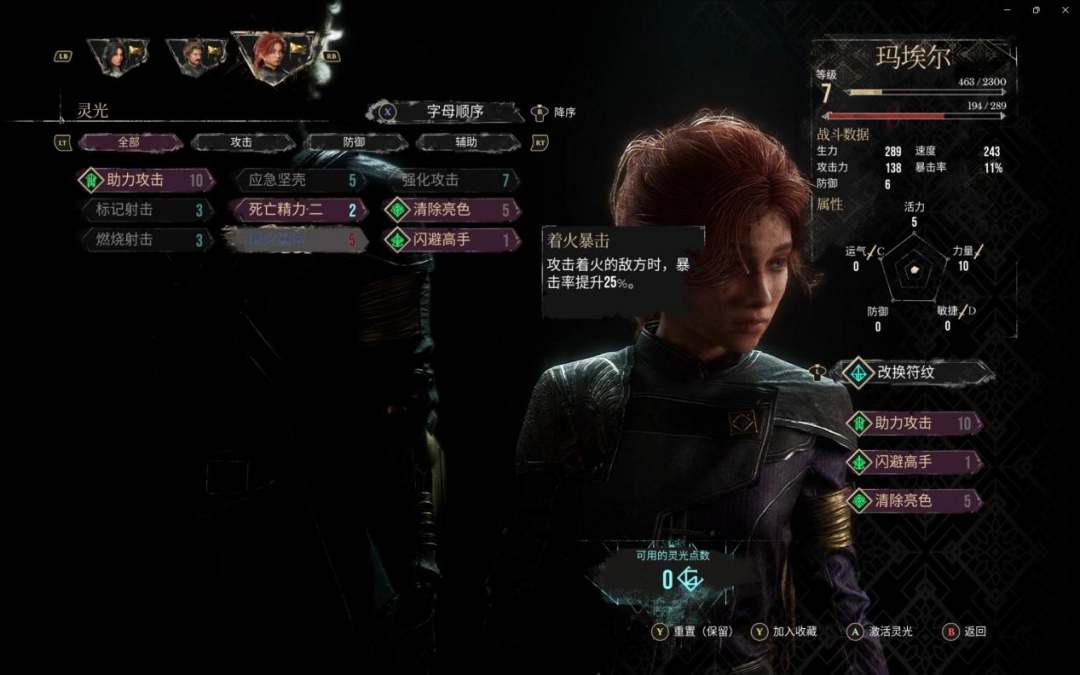The width and height of the screenshot is (1080, 675).
Task: Select the red-haired Maelle portrait
Action: click(273, 56)
